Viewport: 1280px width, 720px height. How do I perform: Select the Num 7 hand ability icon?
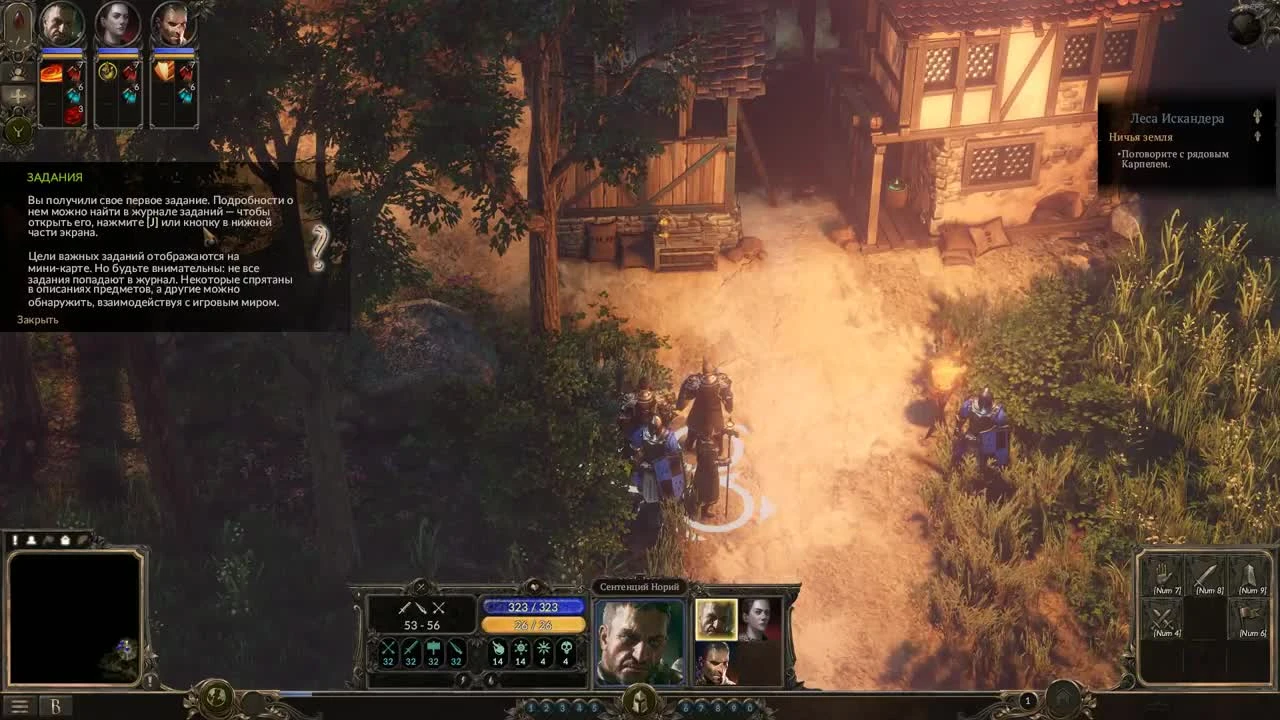point(1163,574)
